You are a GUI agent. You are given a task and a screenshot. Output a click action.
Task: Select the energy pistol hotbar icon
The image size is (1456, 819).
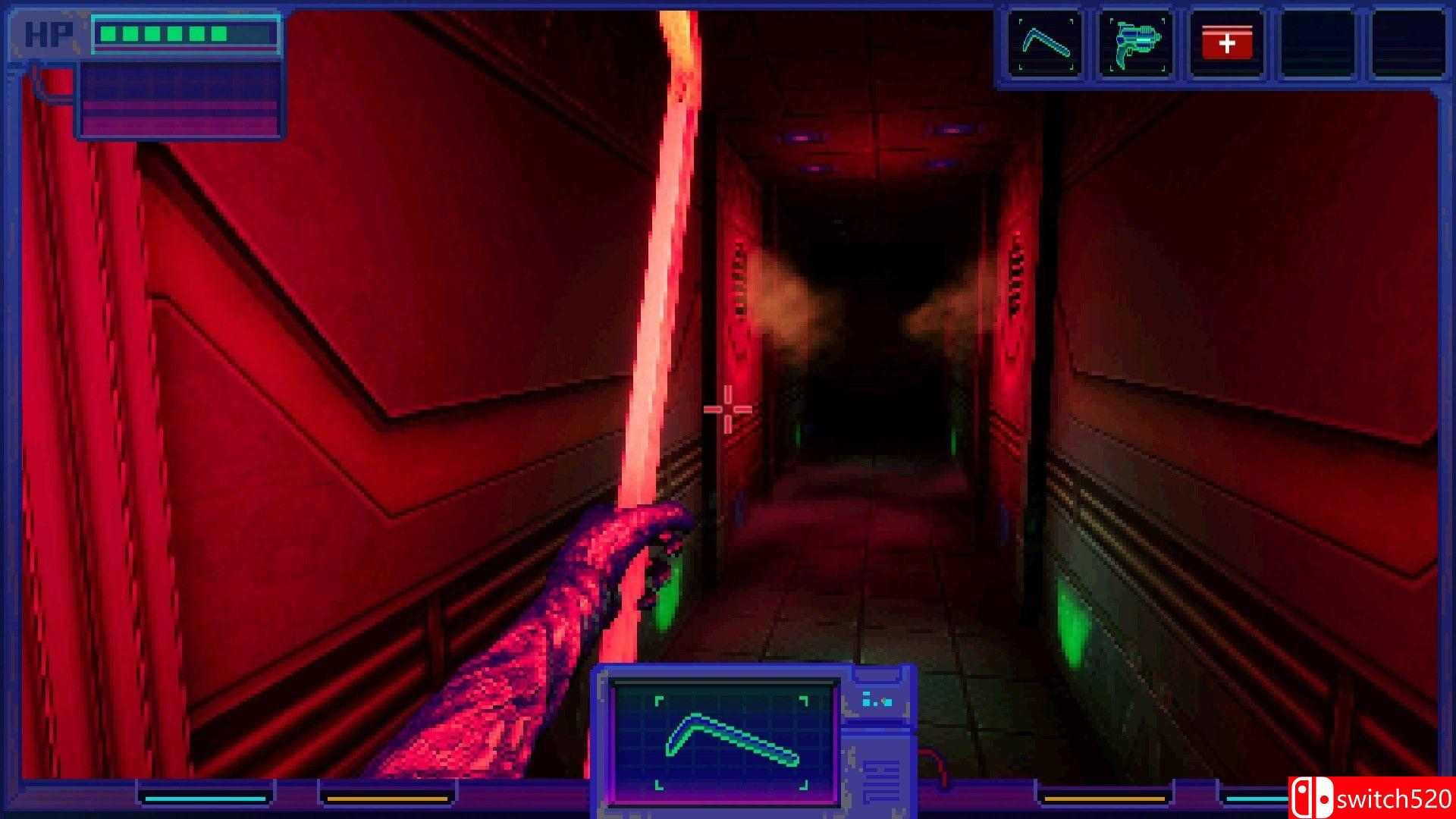click(1136, 44)
